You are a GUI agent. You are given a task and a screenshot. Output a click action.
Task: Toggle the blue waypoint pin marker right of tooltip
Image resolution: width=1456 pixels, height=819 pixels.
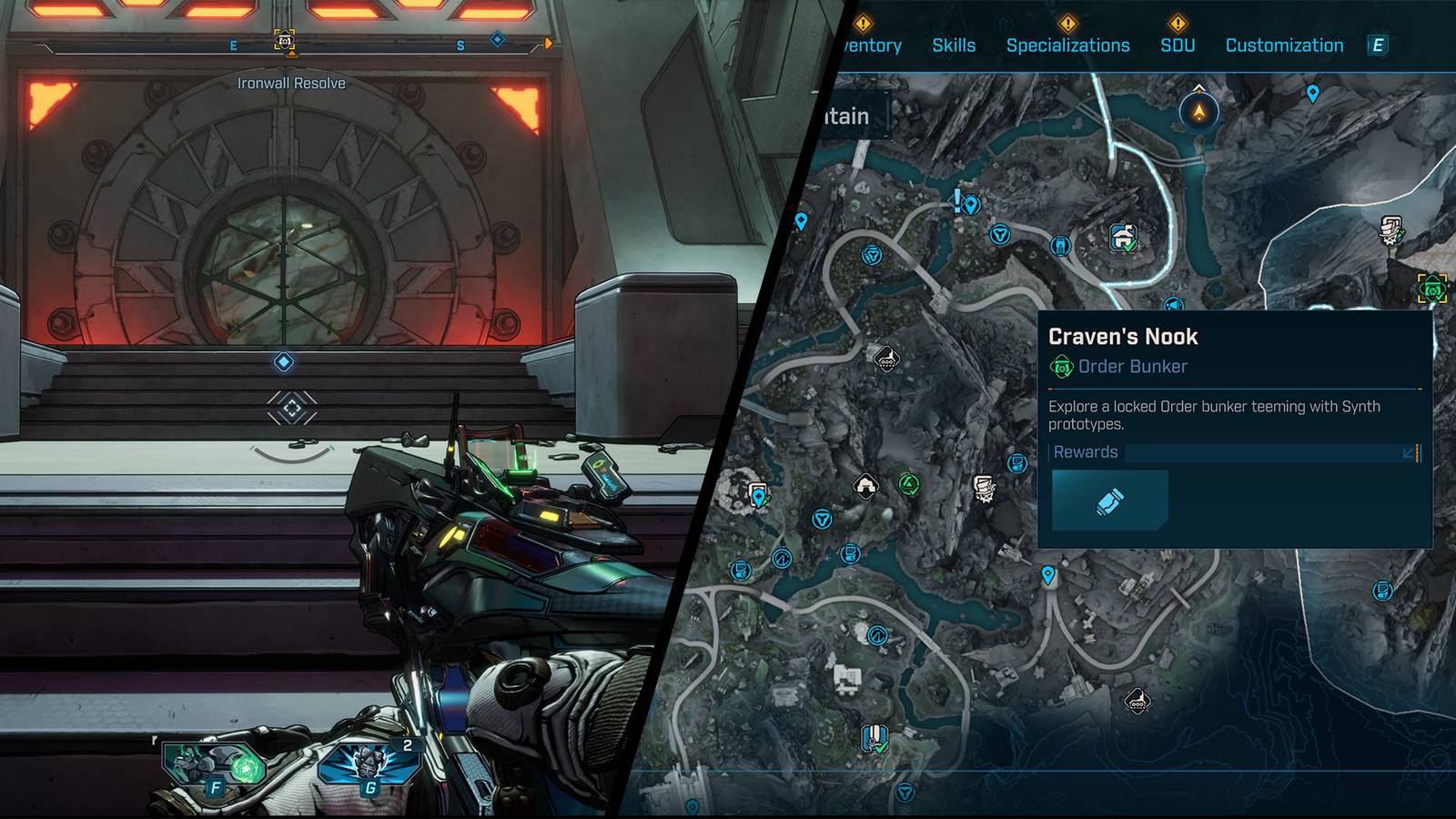click(x=1313, y=92)
